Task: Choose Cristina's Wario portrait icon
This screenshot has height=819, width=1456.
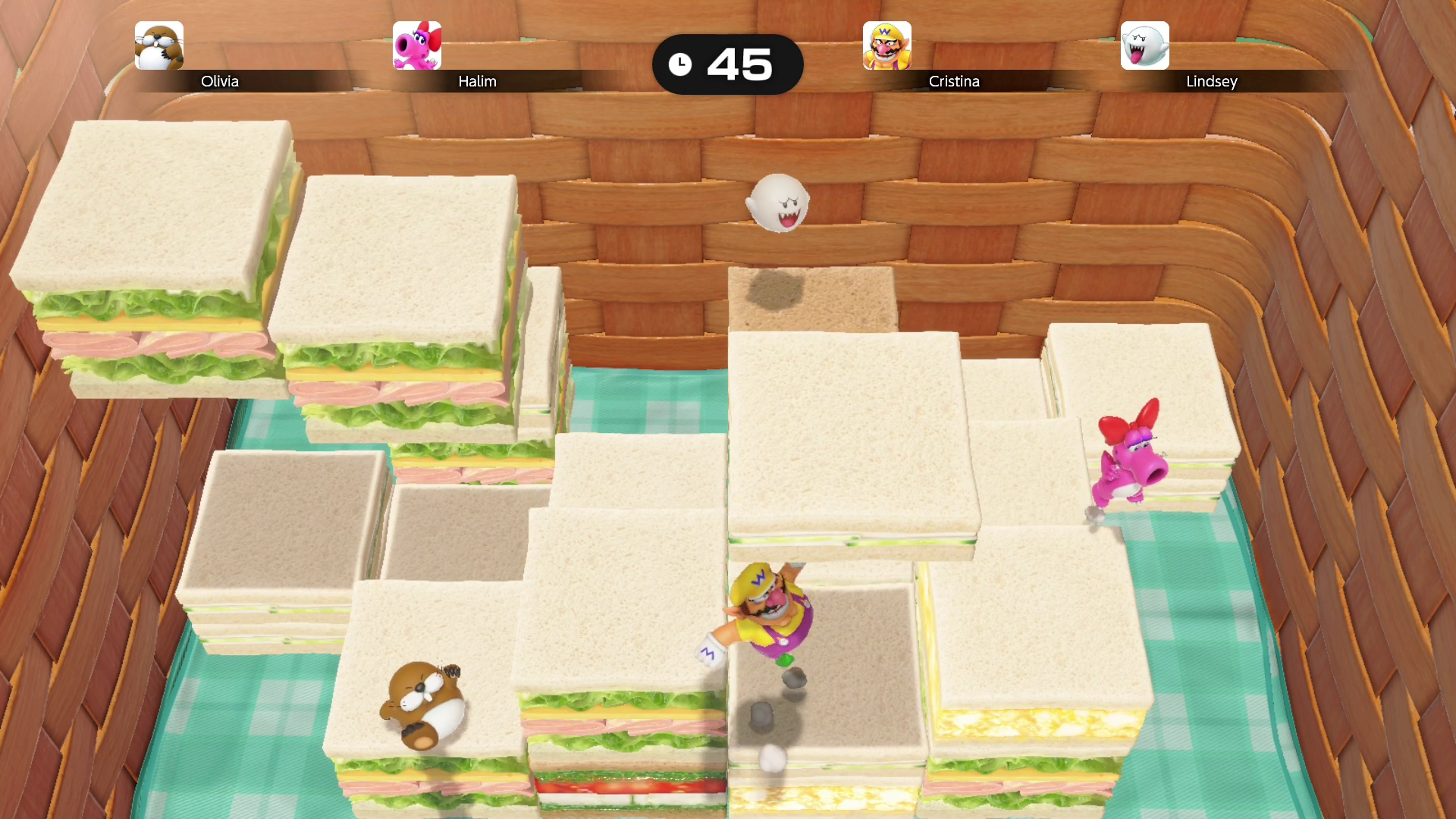Action: coord(886,45)
